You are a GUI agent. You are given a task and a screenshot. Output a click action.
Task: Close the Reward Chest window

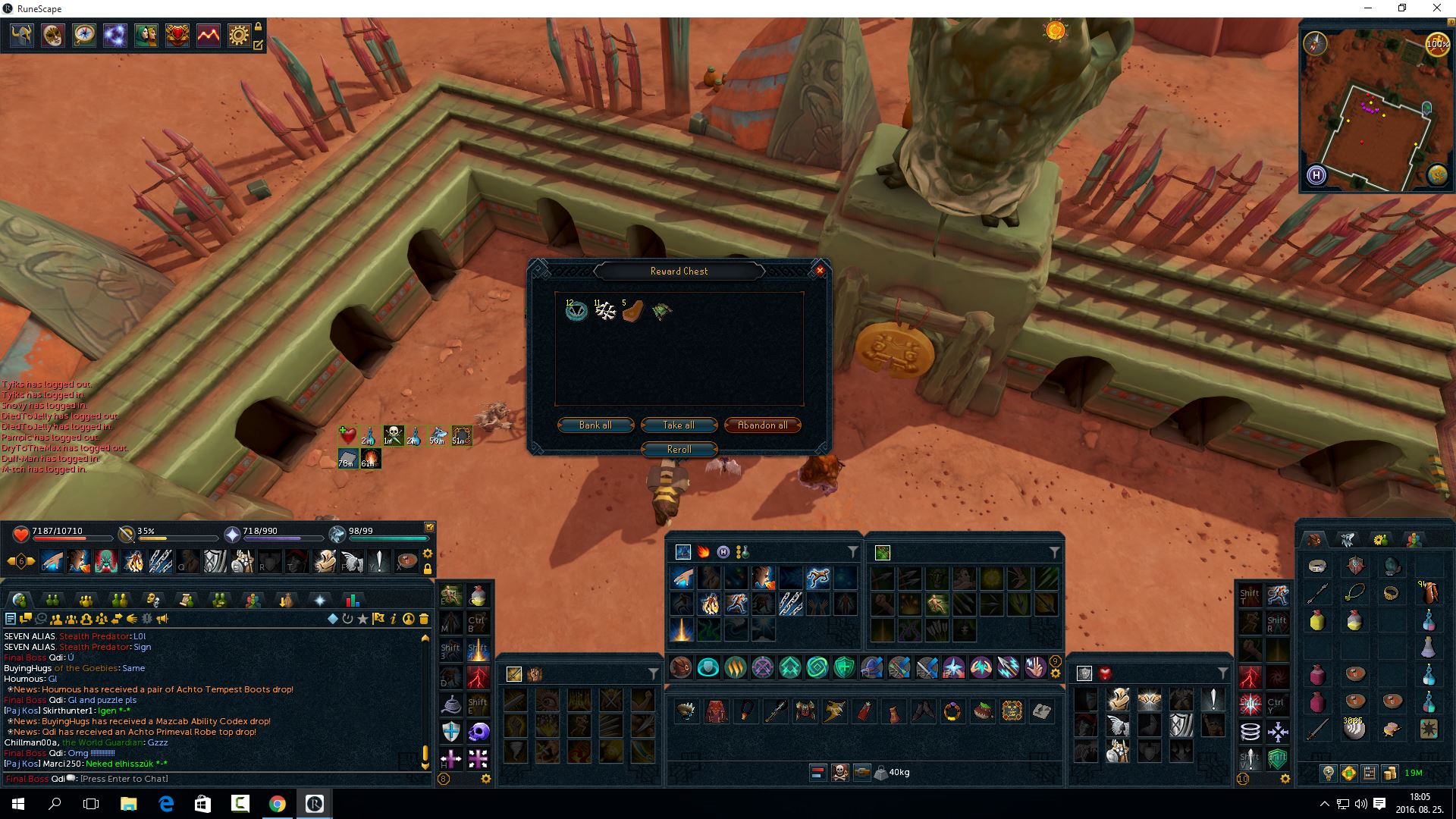(x=819, y=270)
